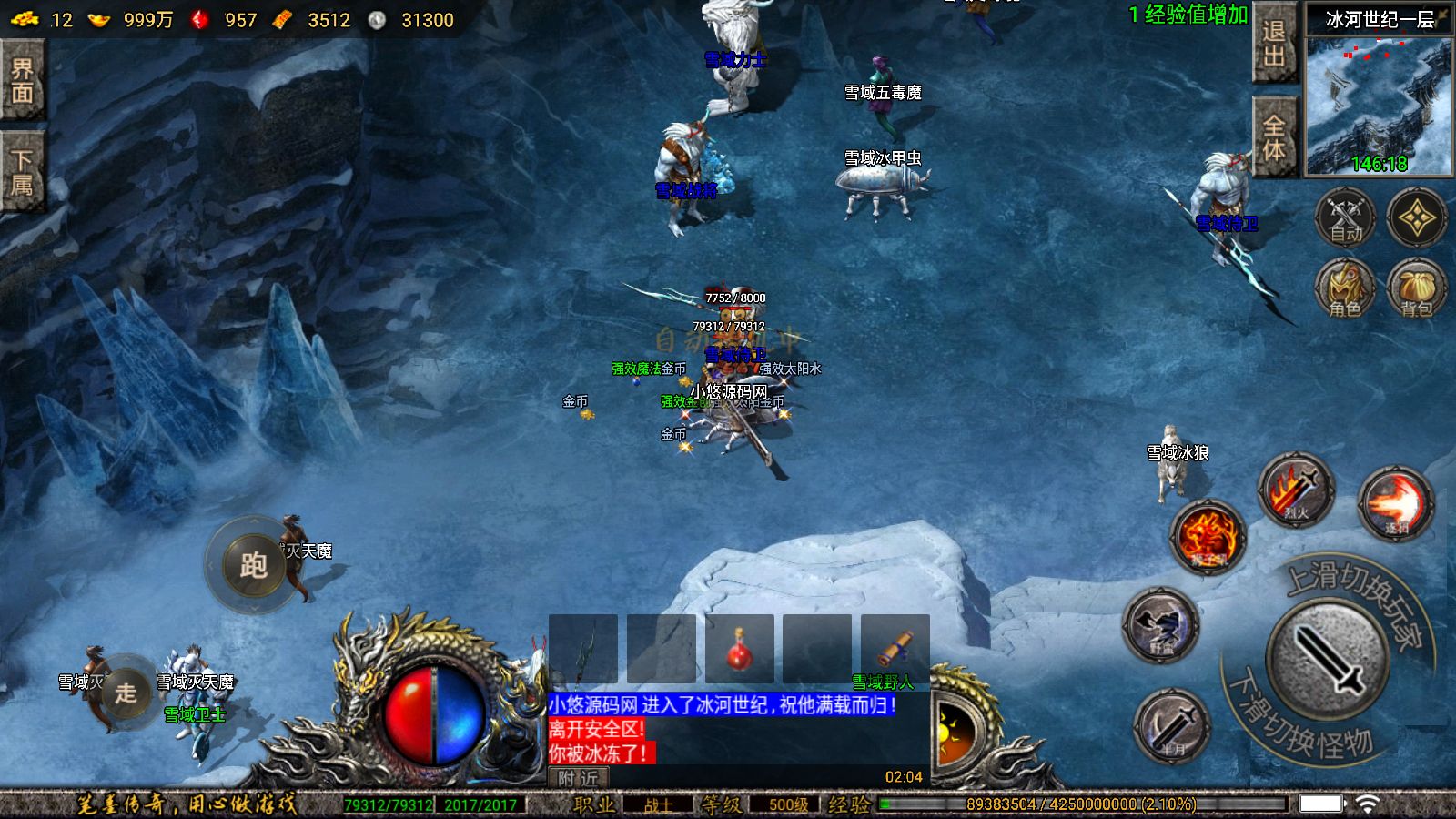Switch chat to the 附近 nearby channel
This screenshot has width=1456, height=819.
tap(579, 778)
